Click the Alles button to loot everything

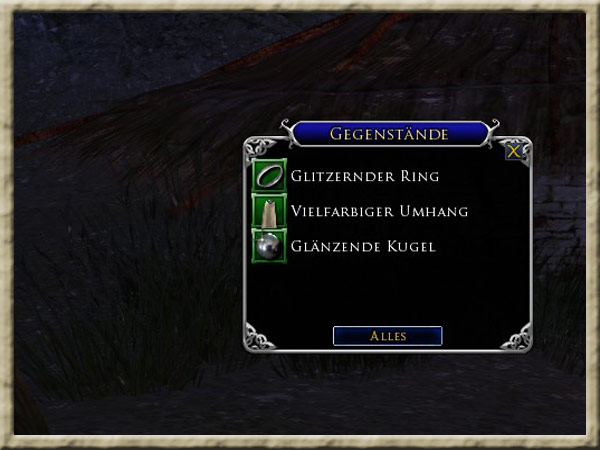click(x=387, y=336)
